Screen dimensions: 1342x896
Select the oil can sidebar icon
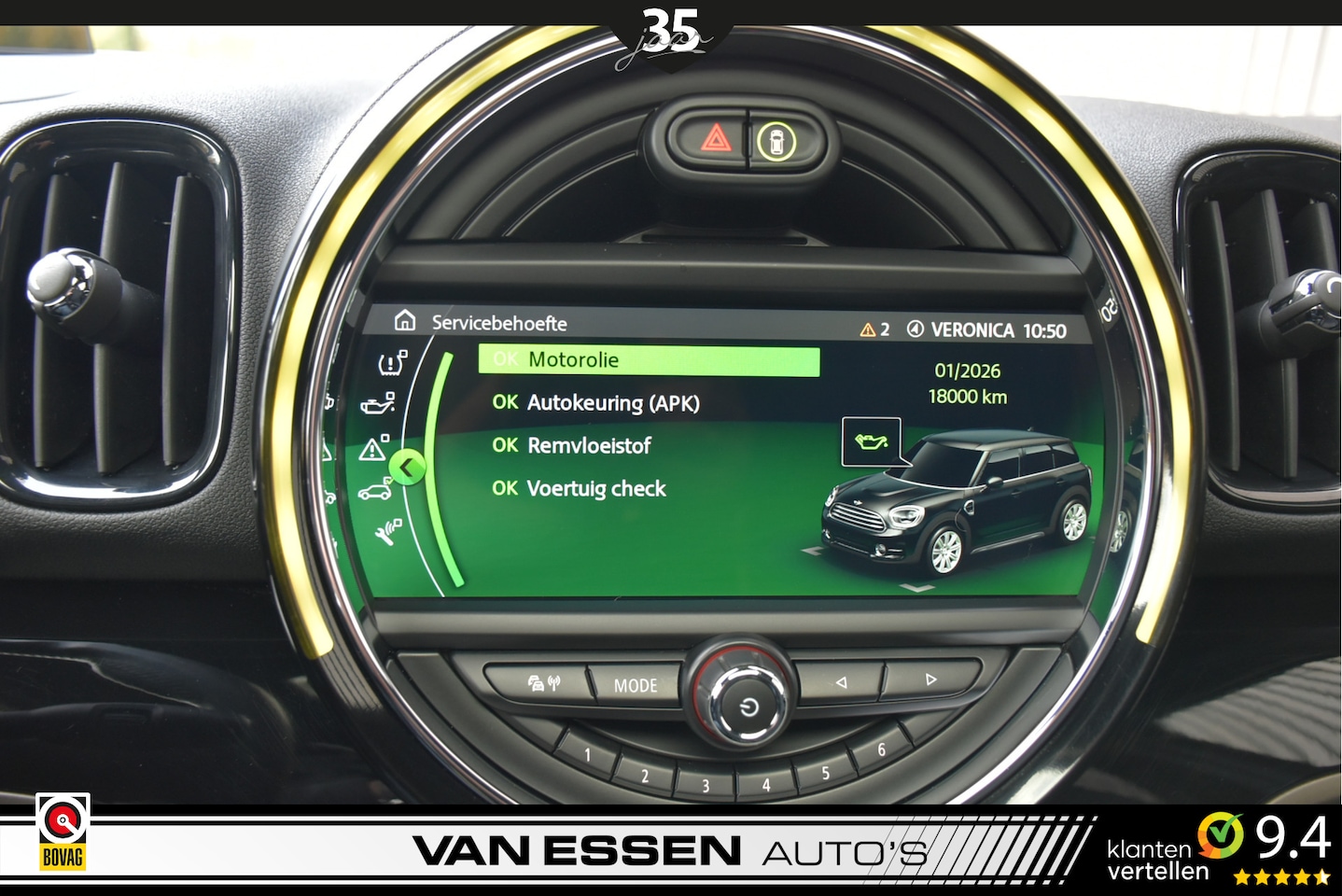click(378, 403)
